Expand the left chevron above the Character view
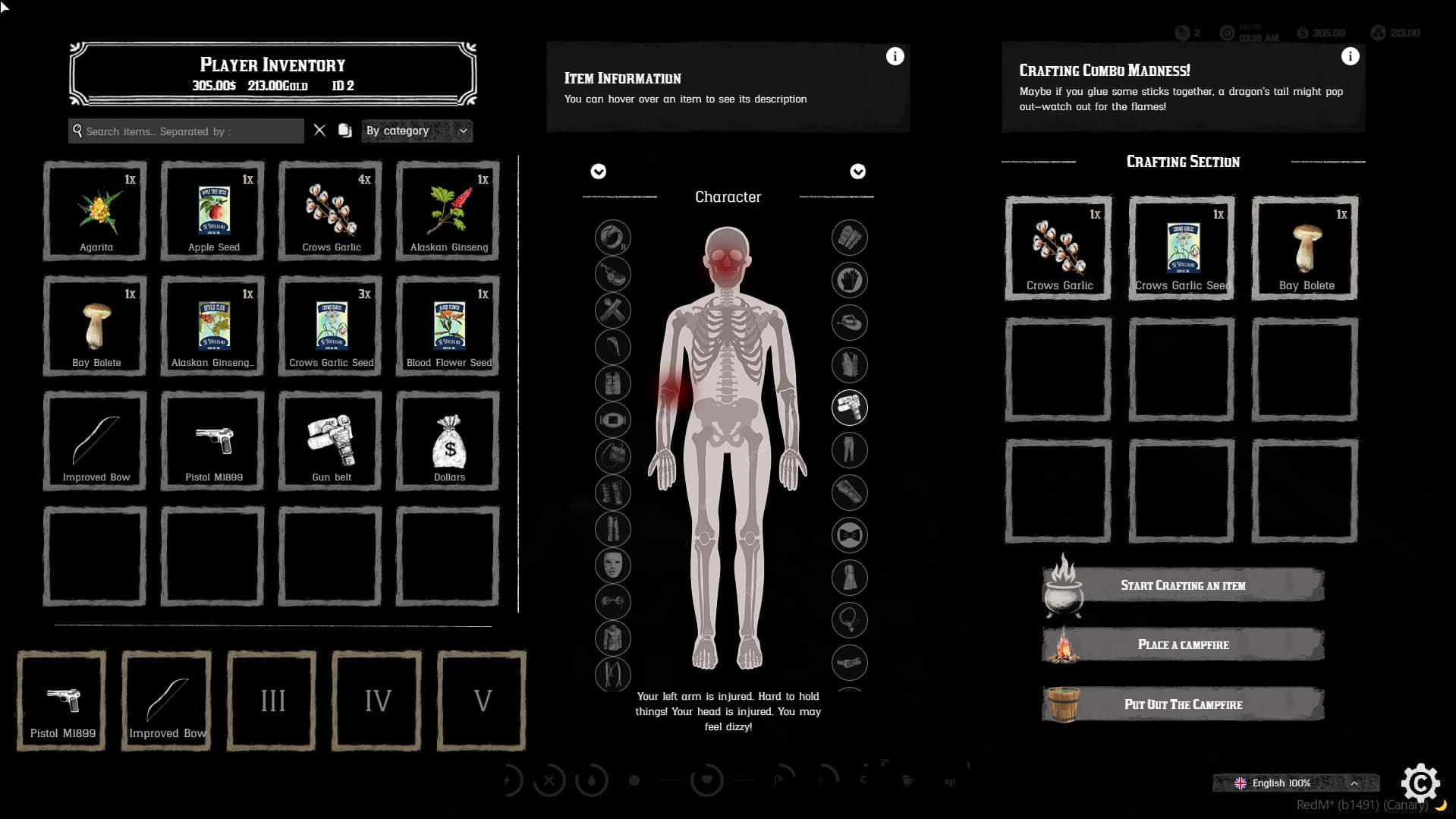This screenshot has width=1456, height=819. (x=598, y=172)
